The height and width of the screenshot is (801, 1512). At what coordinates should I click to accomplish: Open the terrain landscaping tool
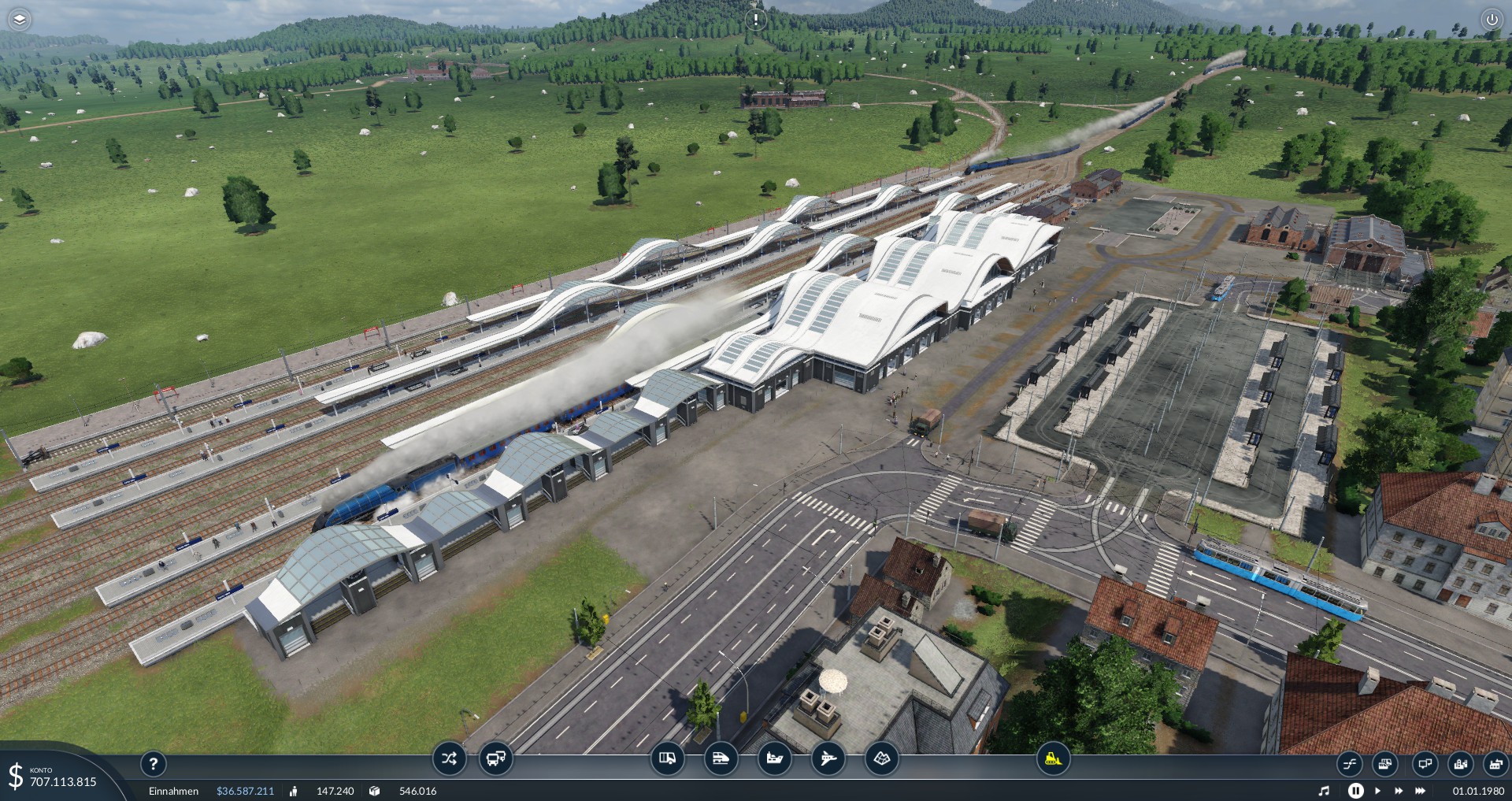point(881,758)
